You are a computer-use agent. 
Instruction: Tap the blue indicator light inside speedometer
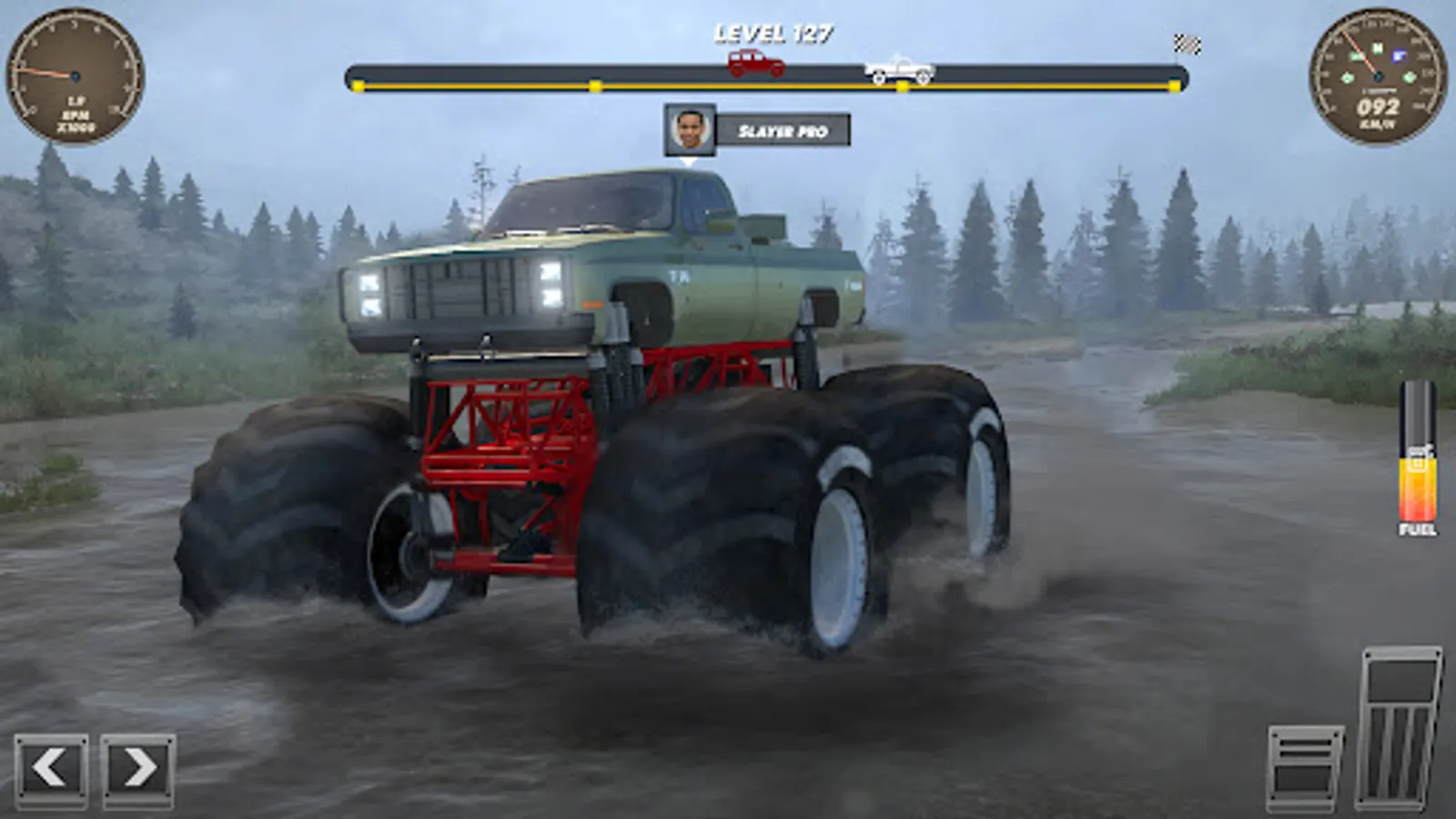pyautogui.click(x=1399, y=56)
